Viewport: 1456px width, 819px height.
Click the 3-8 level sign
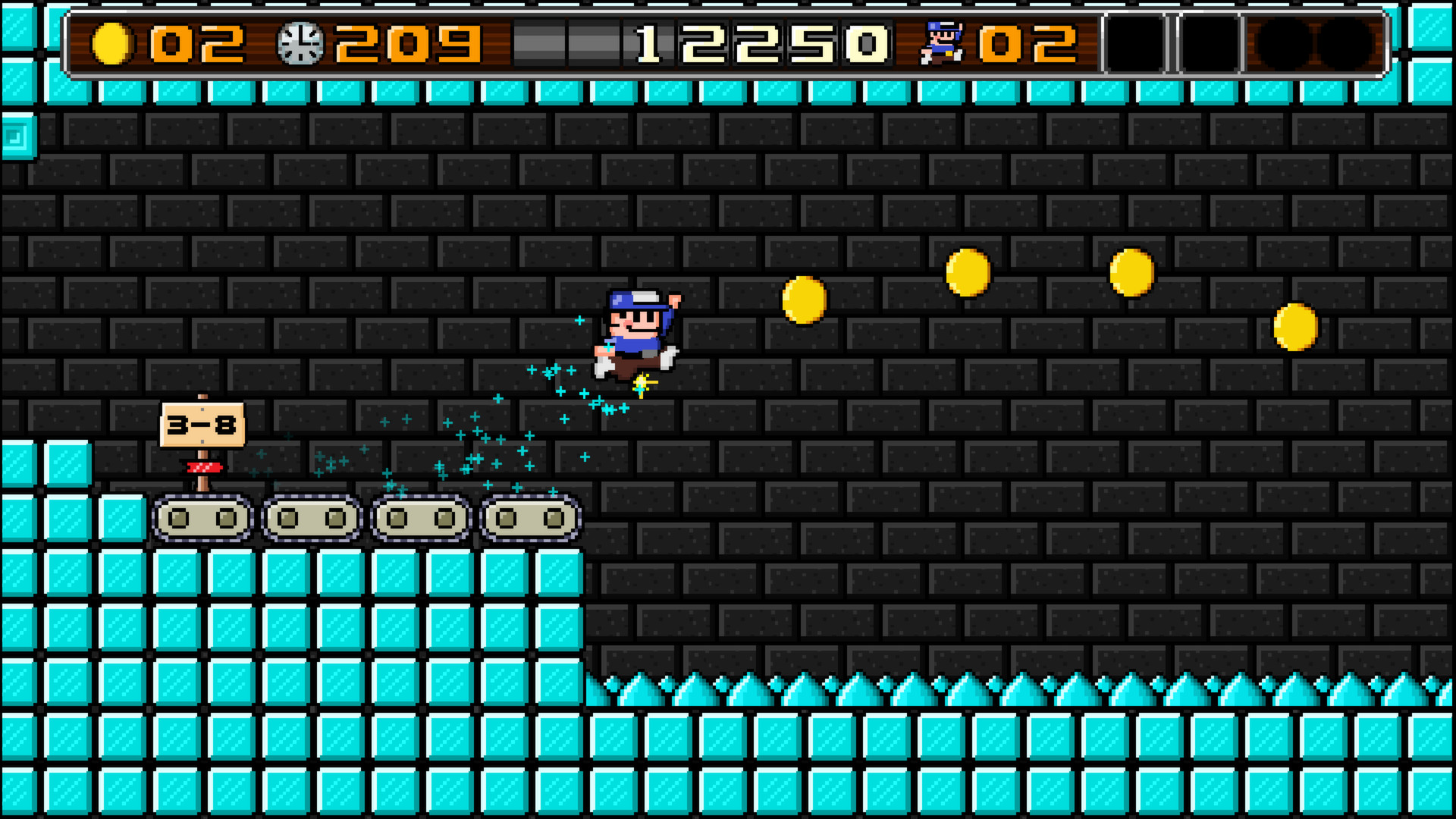(x=203, y=426)
